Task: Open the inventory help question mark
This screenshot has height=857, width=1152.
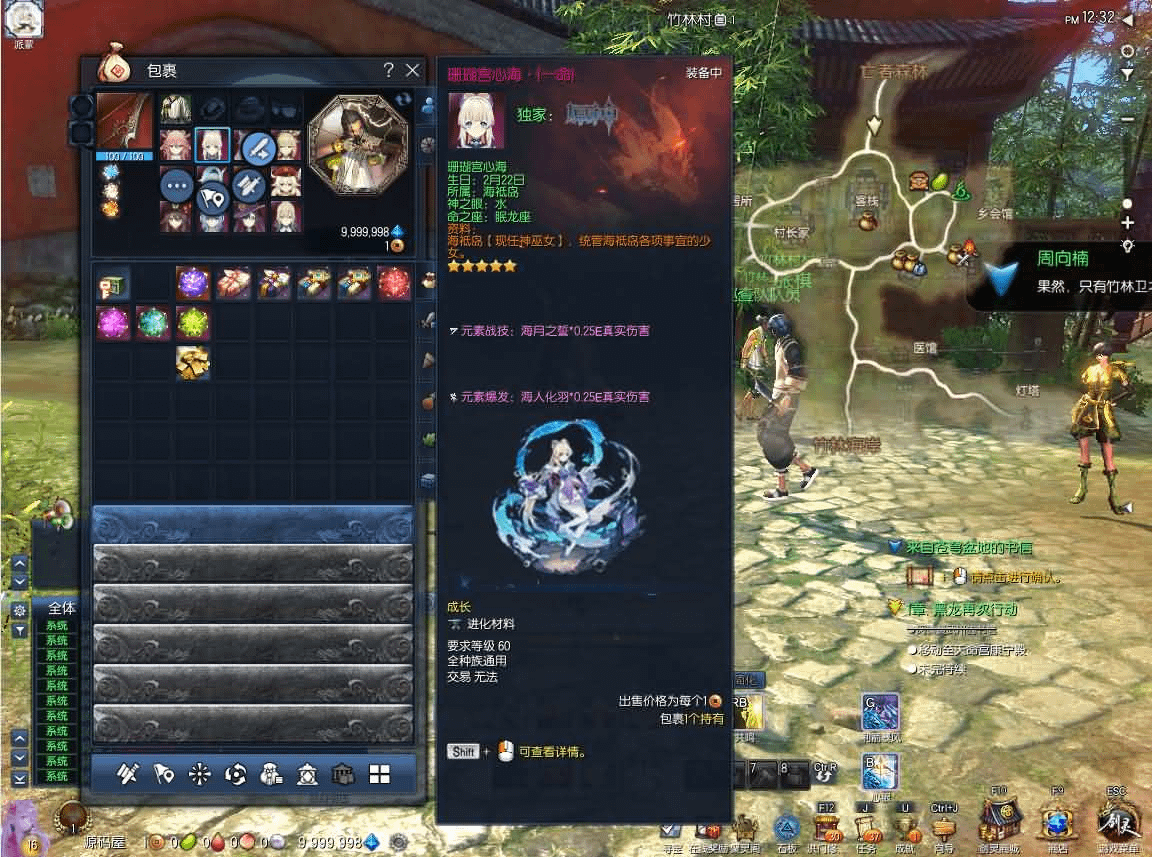Action: click(x=388, y=70)
